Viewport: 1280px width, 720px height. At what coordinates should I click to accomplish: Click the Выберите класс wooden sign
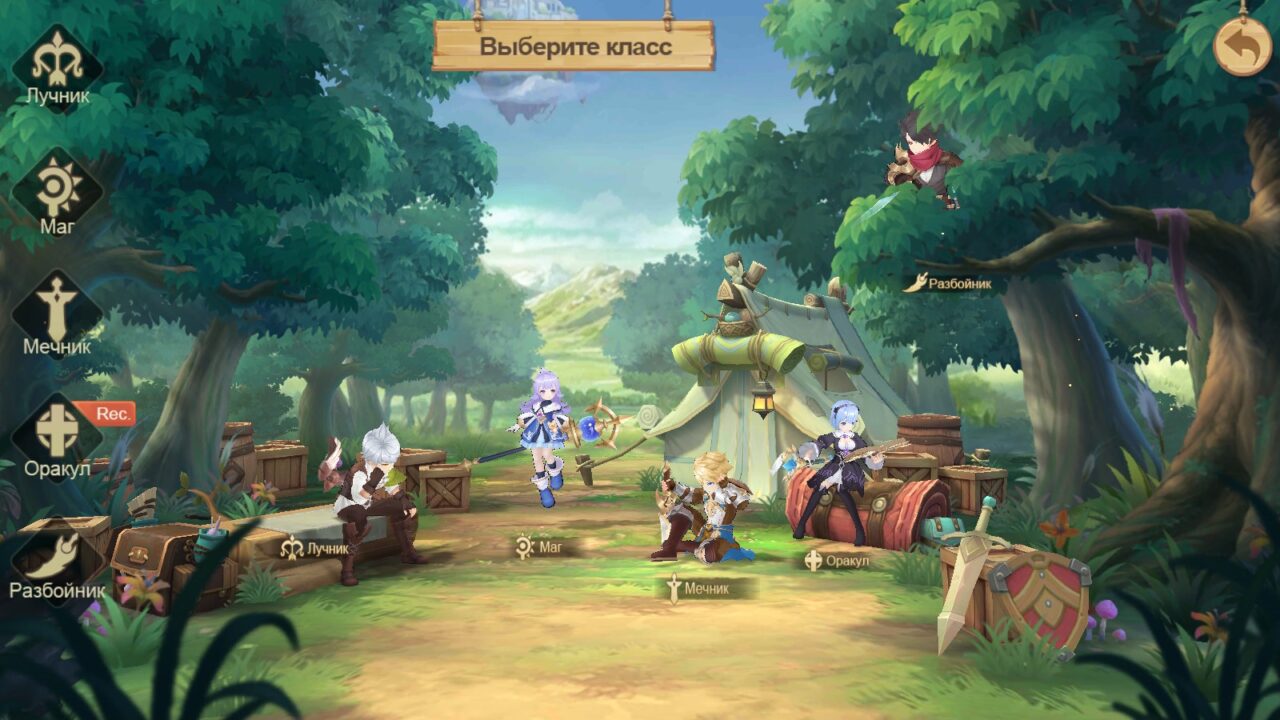[x=577, y=46]
